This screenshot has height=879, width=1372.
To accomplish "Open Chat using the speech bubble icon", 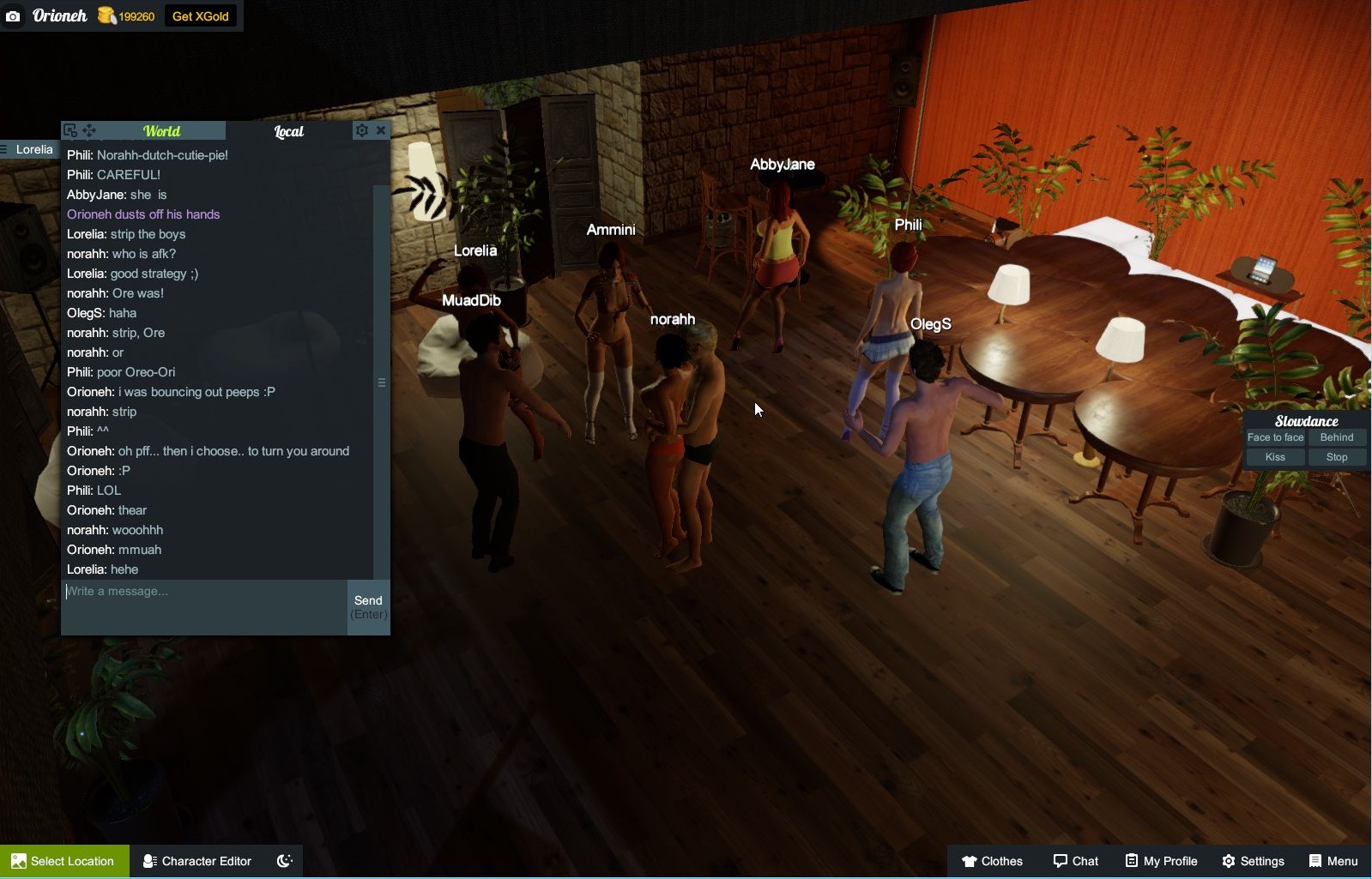I will pyautogui.click(x=1076, y=861).
